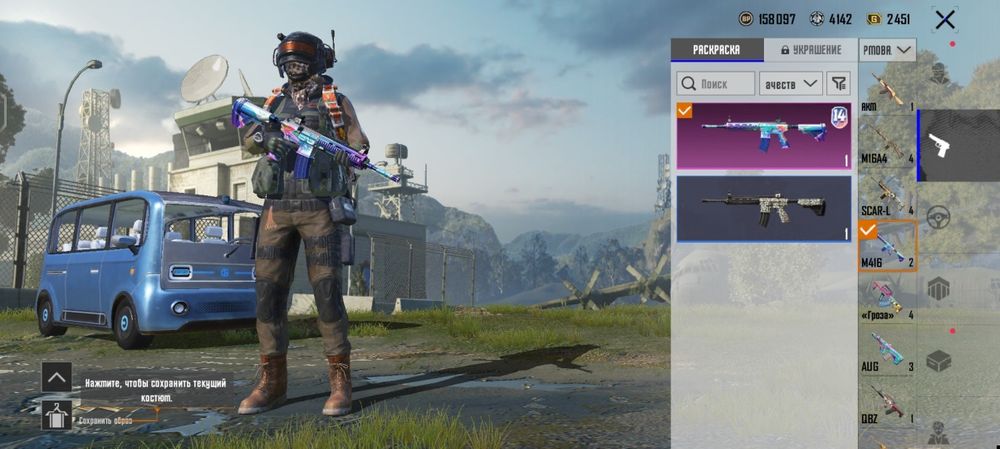This screenshot has height=449, width=1000.
Task: Select AUG in the weapon list
Action: click(x=887, y=352)
